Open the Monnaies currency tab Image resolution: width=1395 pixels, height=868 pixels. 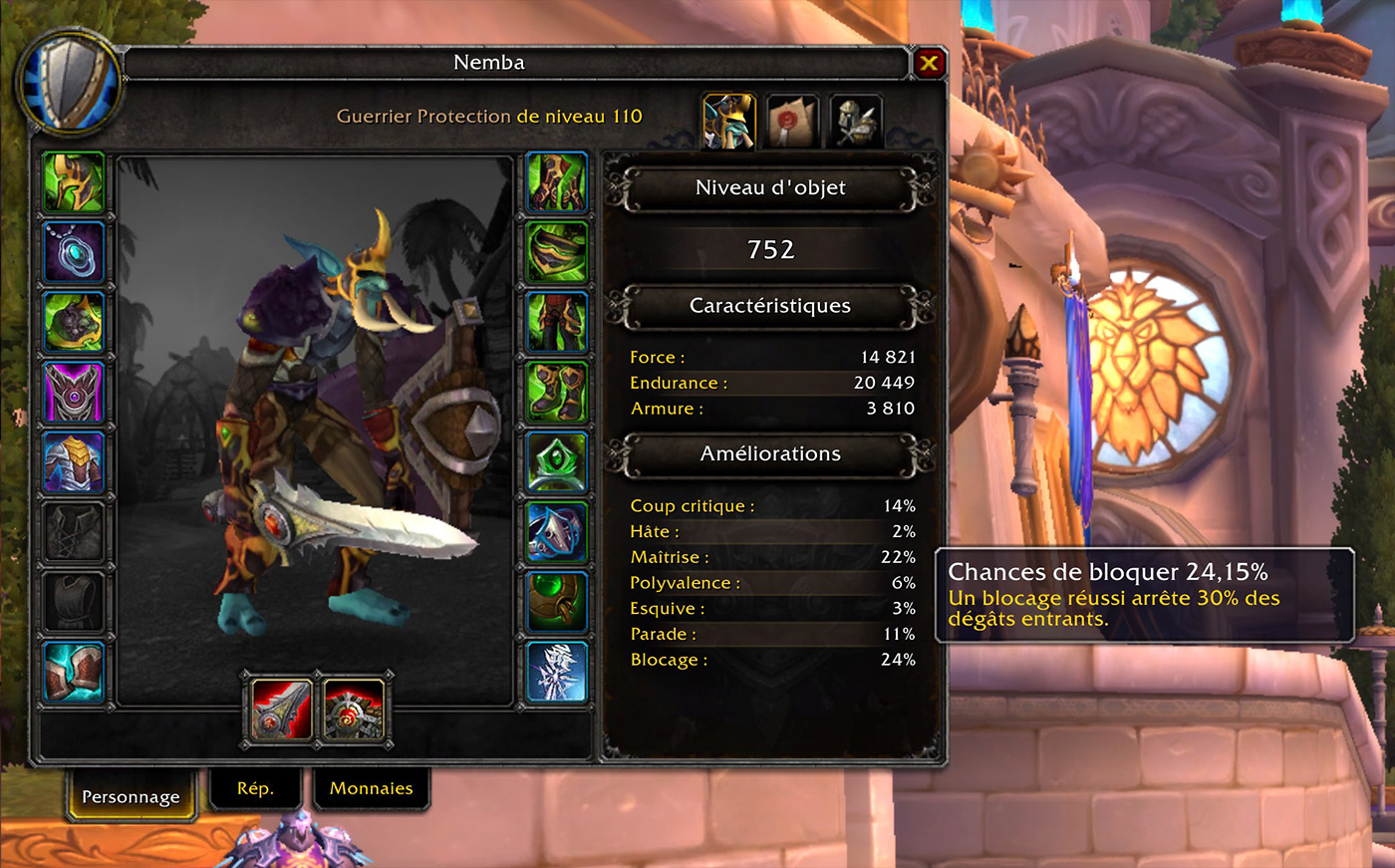(x=371, y=788)
